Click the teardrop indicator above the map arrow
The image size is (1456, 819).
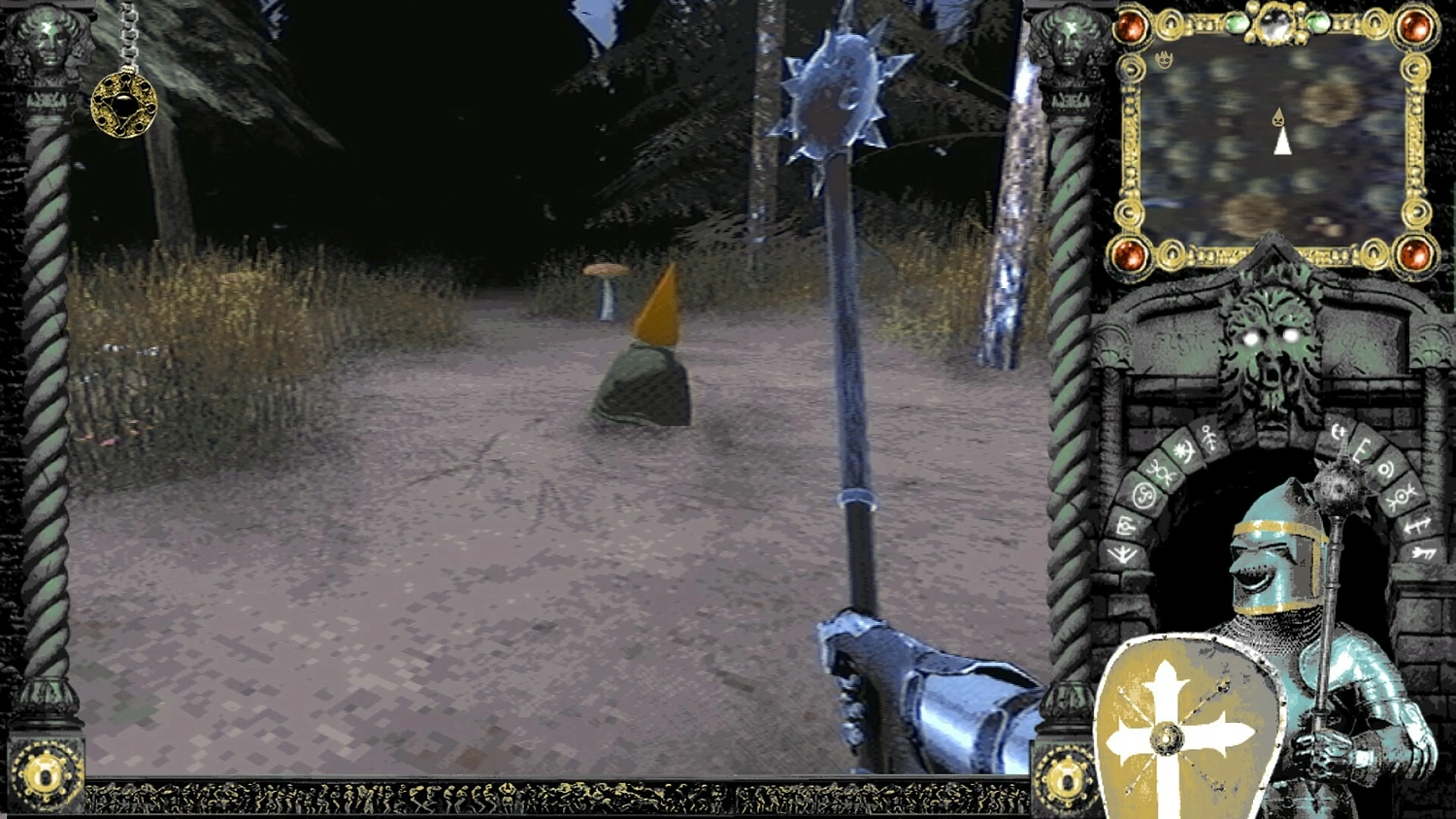click(x=1277, y=118)
